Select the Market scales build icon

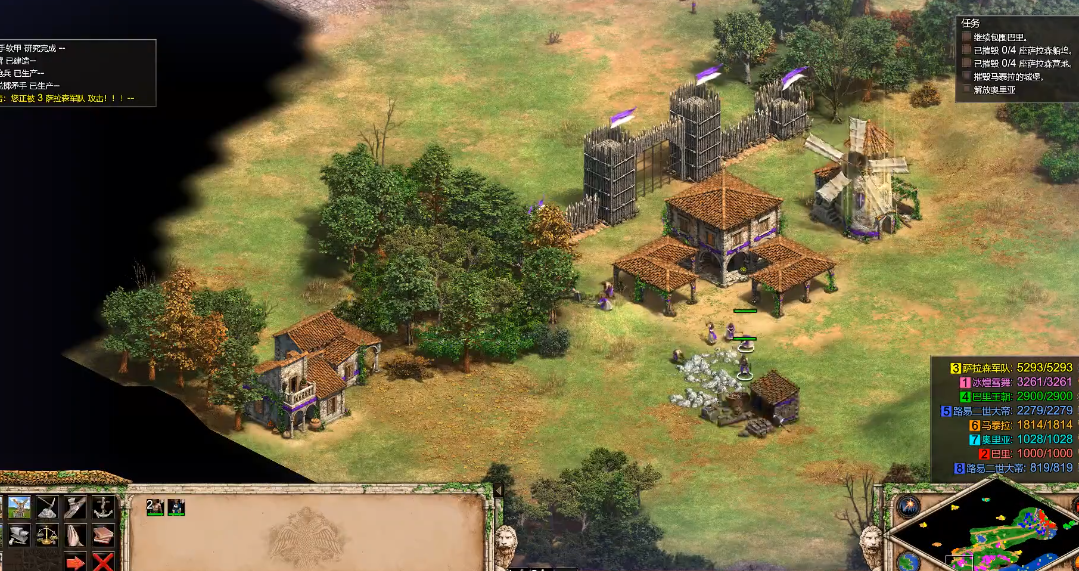coord(47,535)
